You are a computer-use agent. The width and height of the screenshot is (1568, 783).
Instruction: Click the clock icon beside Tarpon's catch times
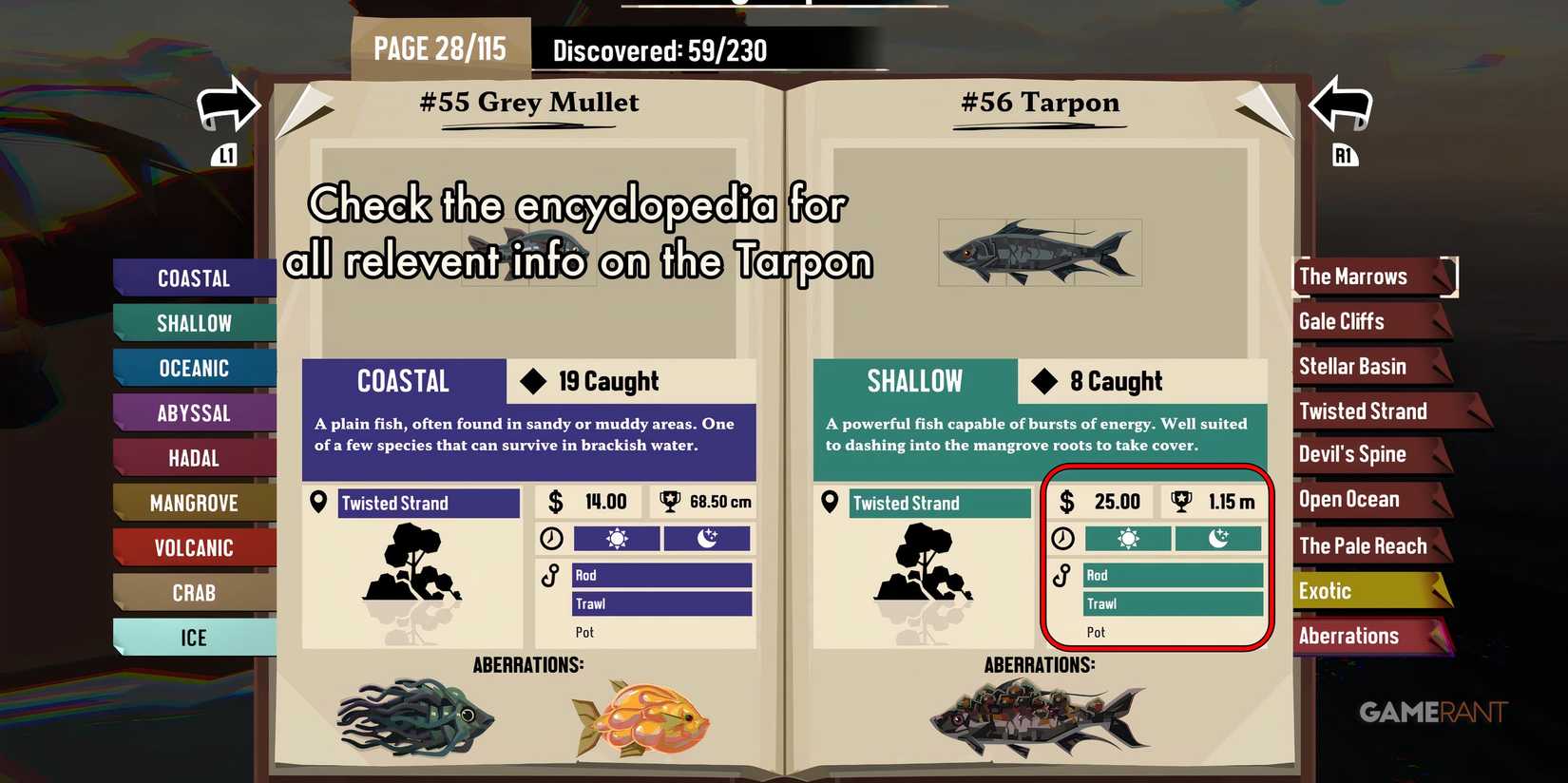1063,539
